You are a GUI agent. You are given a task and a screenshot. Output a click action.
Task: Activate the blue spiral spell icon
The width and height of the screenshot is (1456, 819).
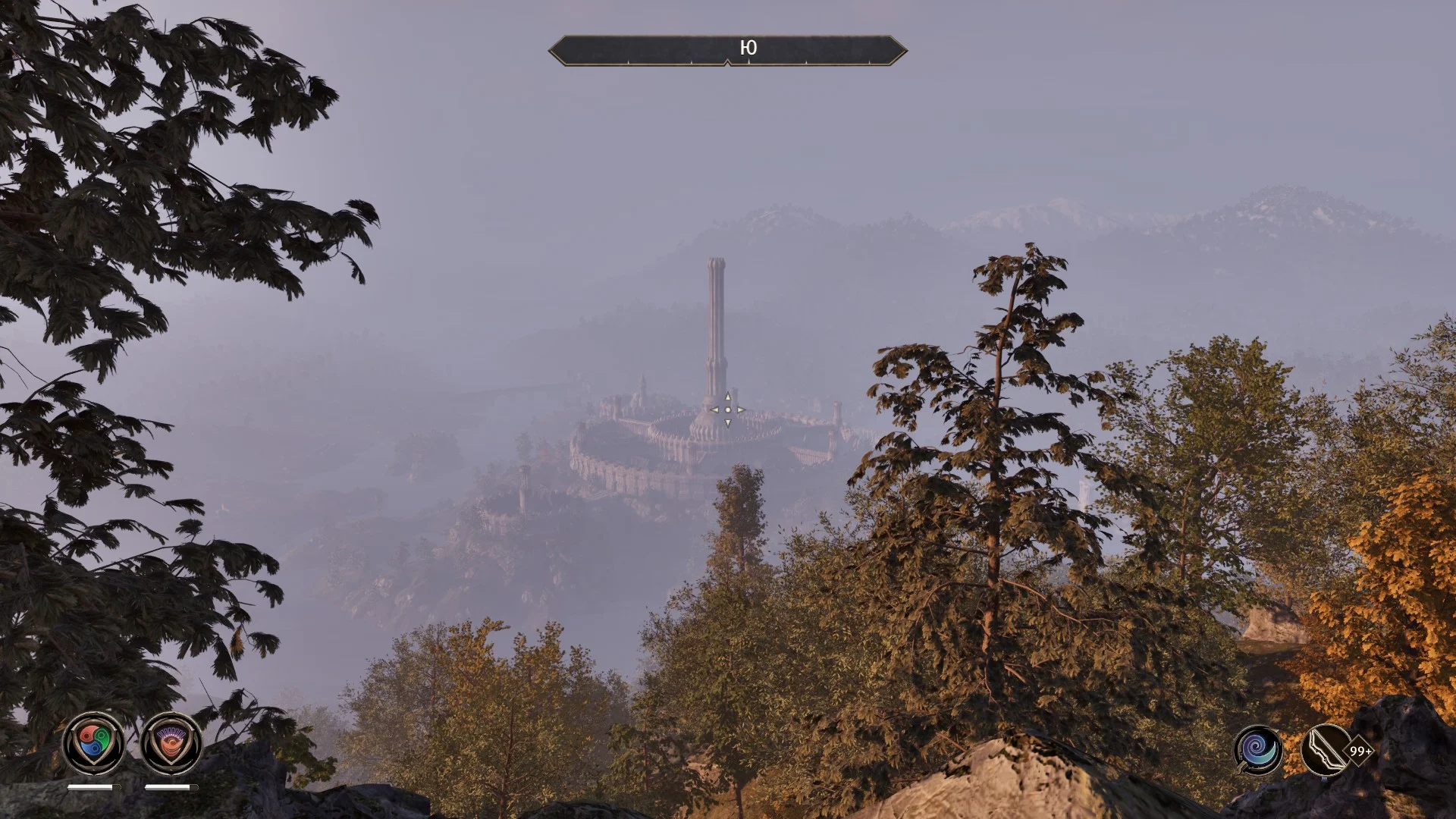click(1259, 751)
